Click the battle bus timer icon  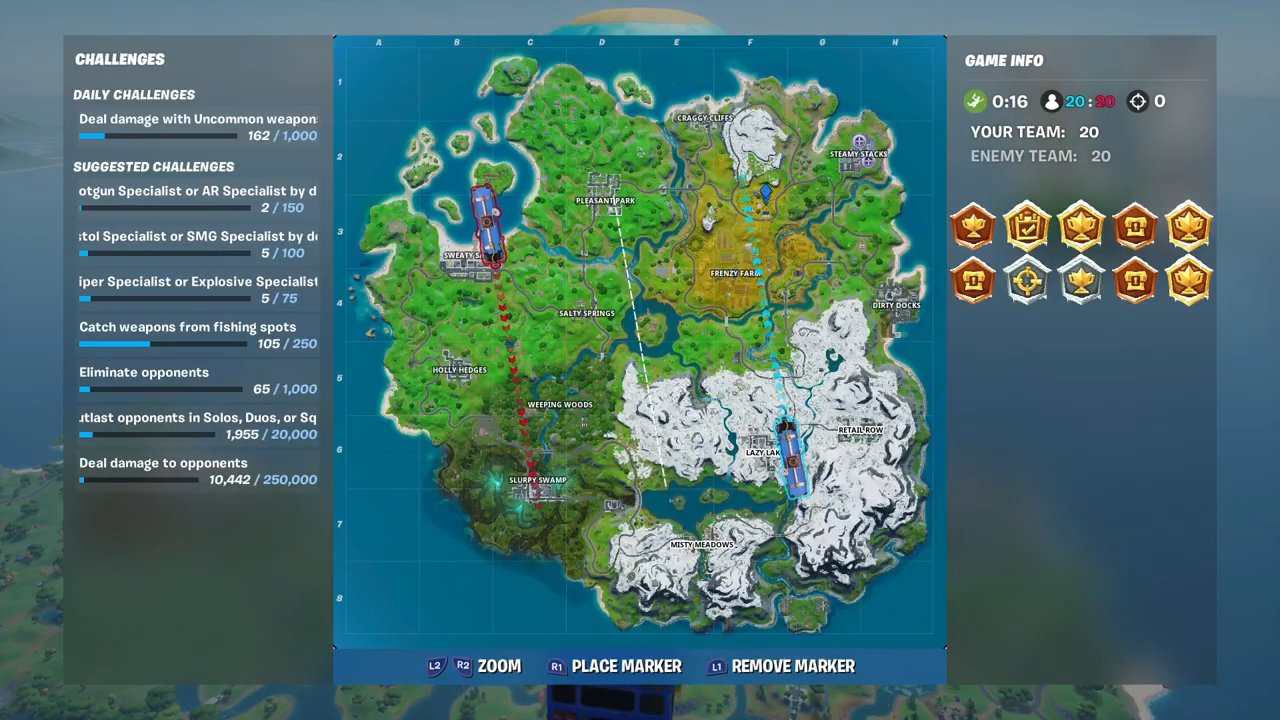975,100
